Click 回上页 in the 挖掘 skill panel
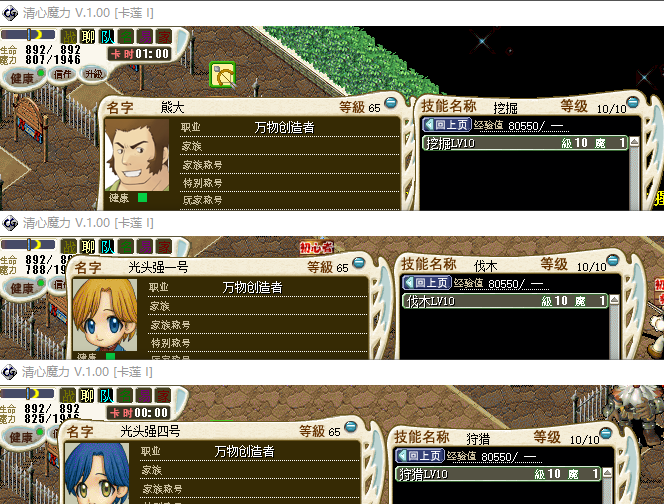664x504 pixels. 447,125
